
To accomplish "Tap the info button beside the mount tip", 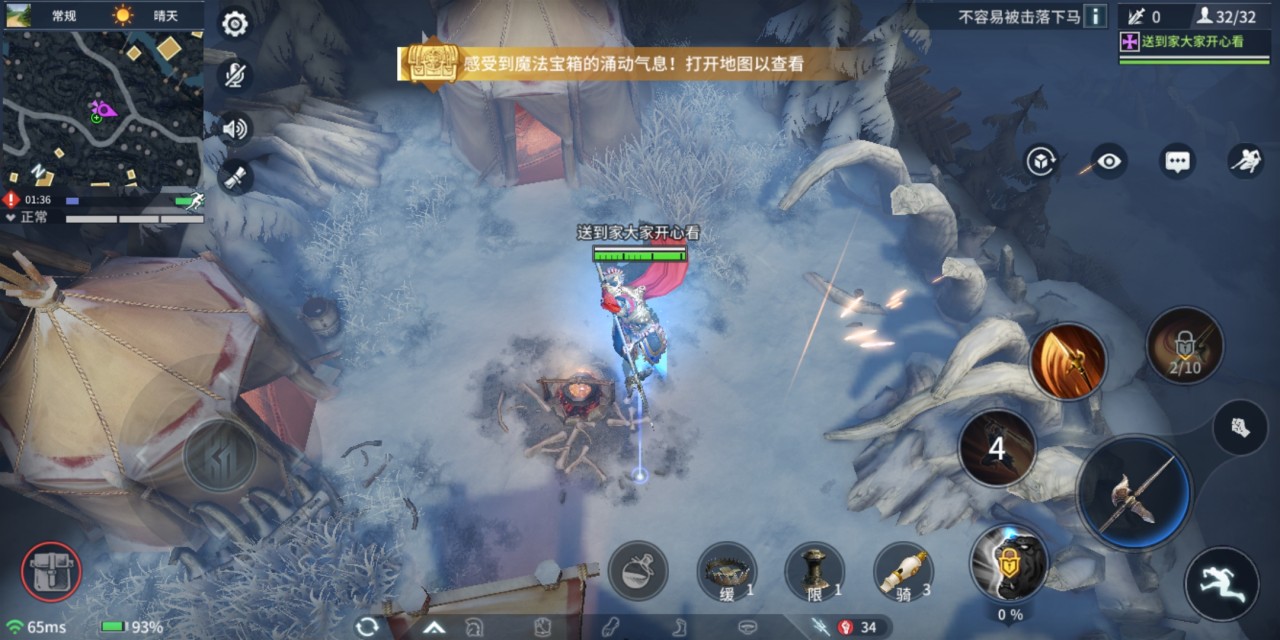I will (1096, 16).
